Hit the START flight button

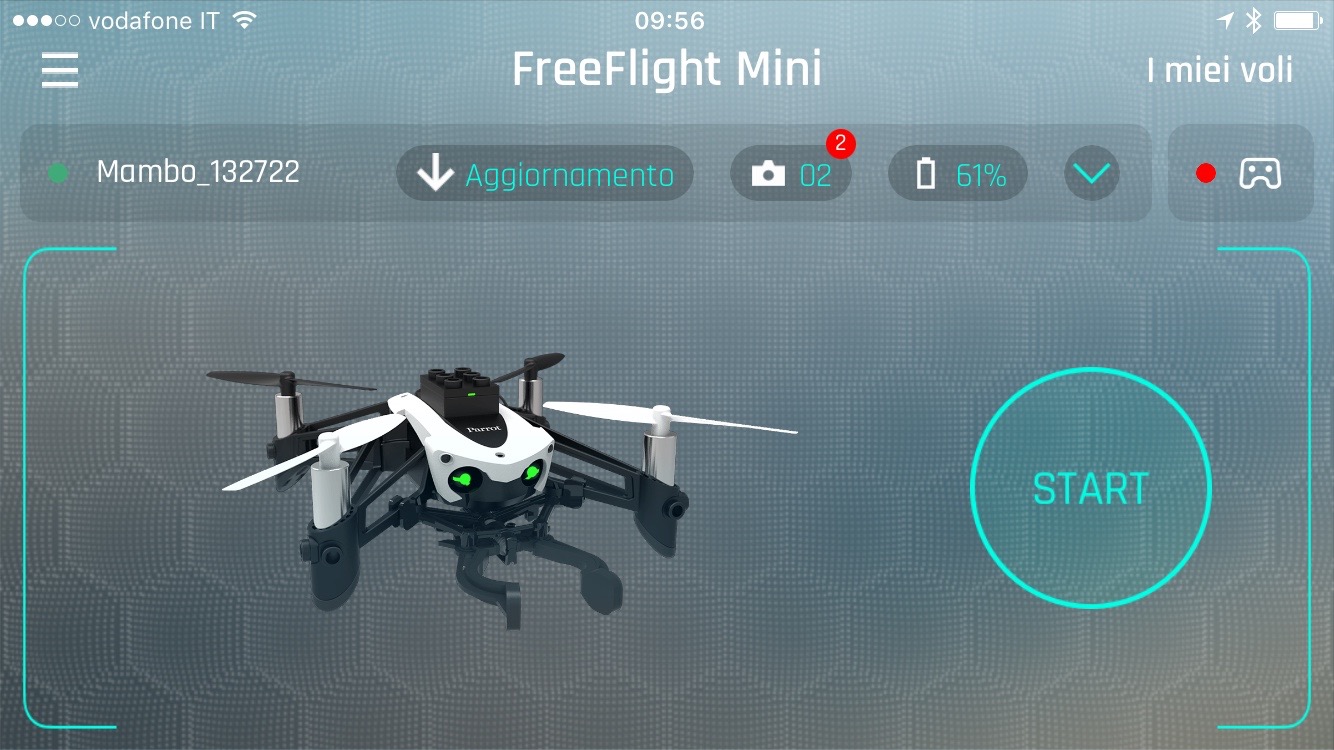(x=1090, y=488)
